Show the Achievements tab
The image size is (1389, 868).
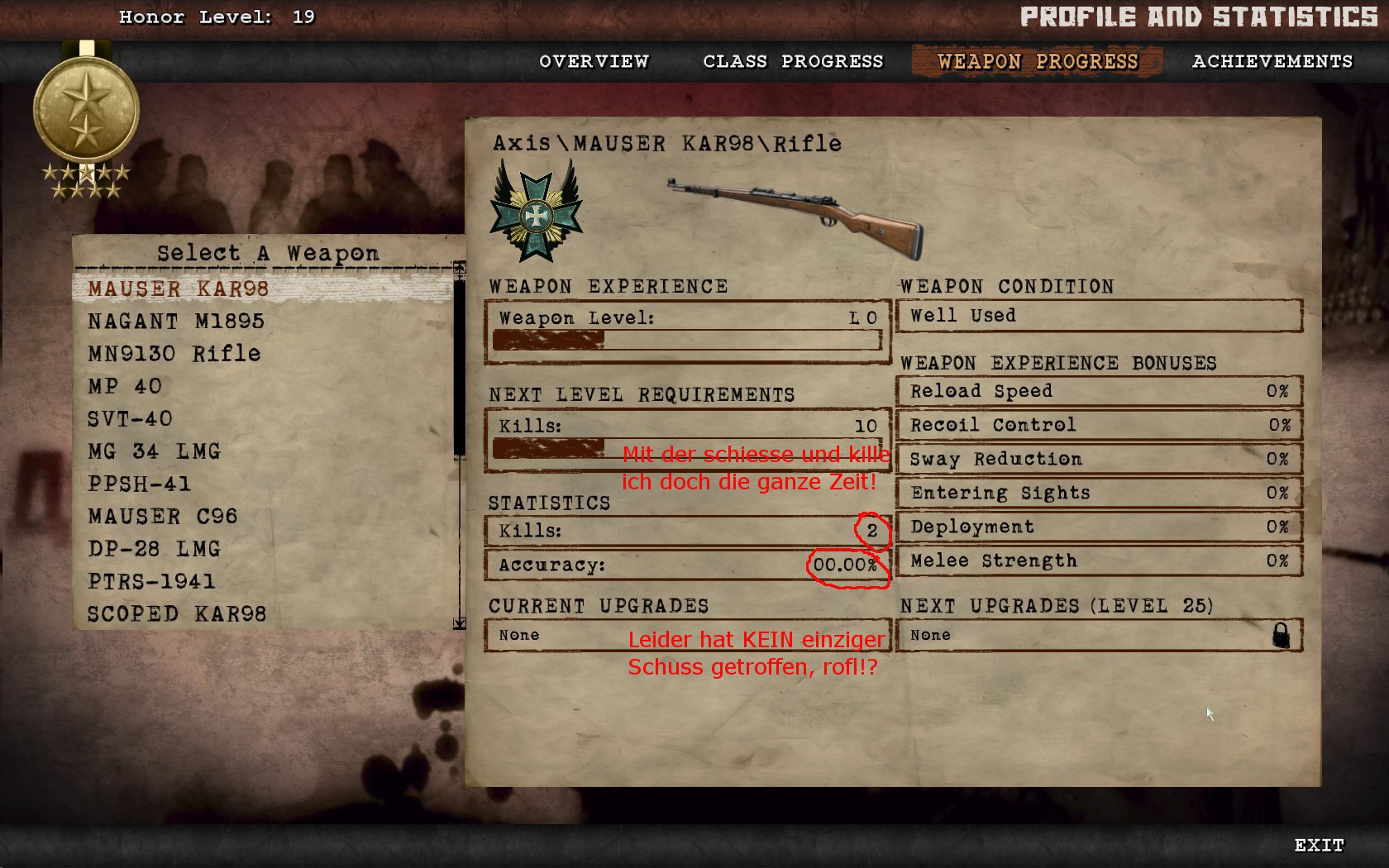click(1272, 61)
